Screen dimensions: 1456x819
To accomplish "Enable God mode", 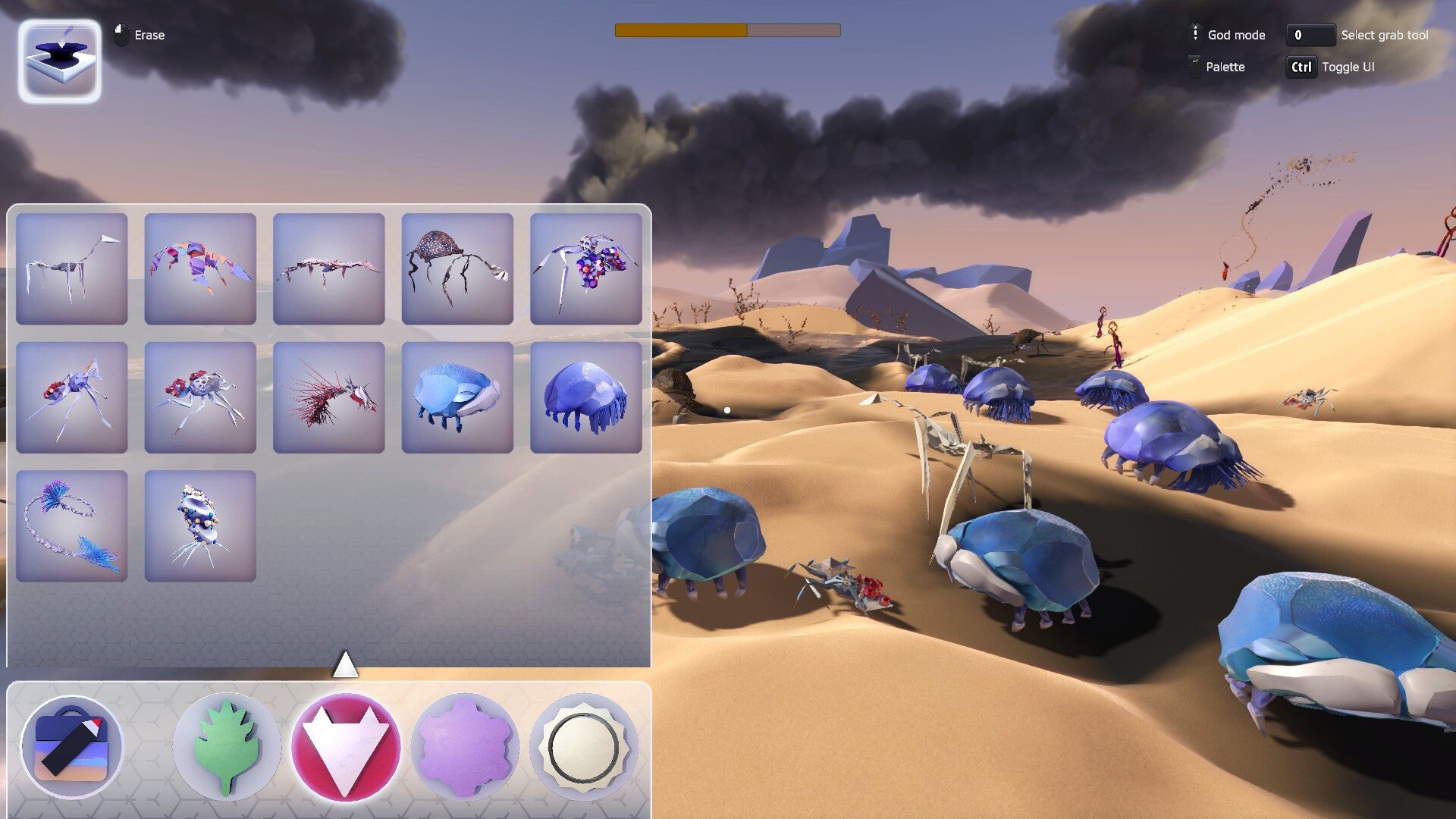I will 1238,35.
